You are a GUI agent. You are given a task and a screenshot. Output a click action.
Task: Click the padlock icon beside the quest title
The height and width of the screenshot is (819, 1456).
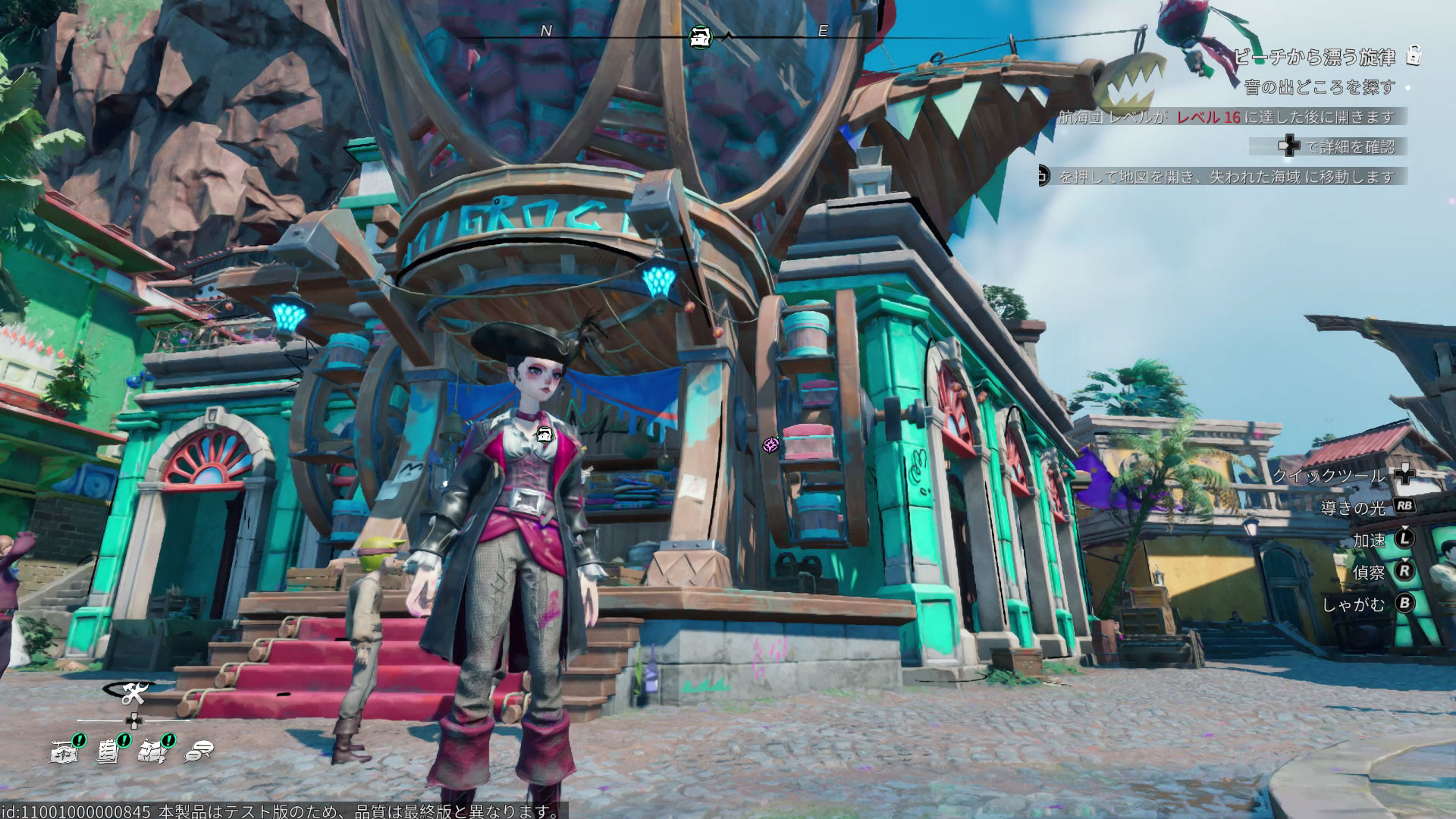[1414, 55]
